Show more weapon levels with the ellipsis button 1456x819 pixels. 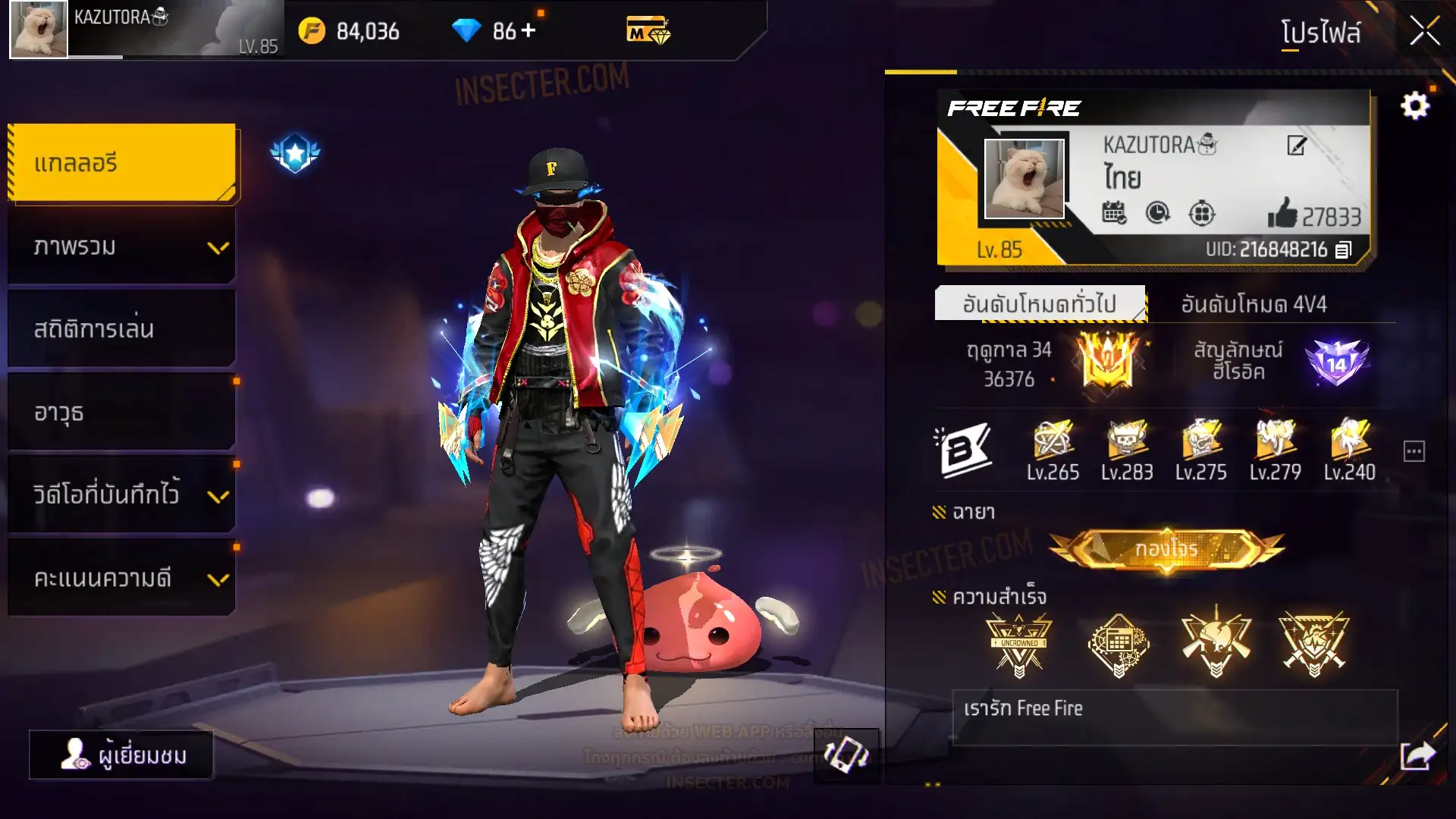click(x=1414, y=452)
